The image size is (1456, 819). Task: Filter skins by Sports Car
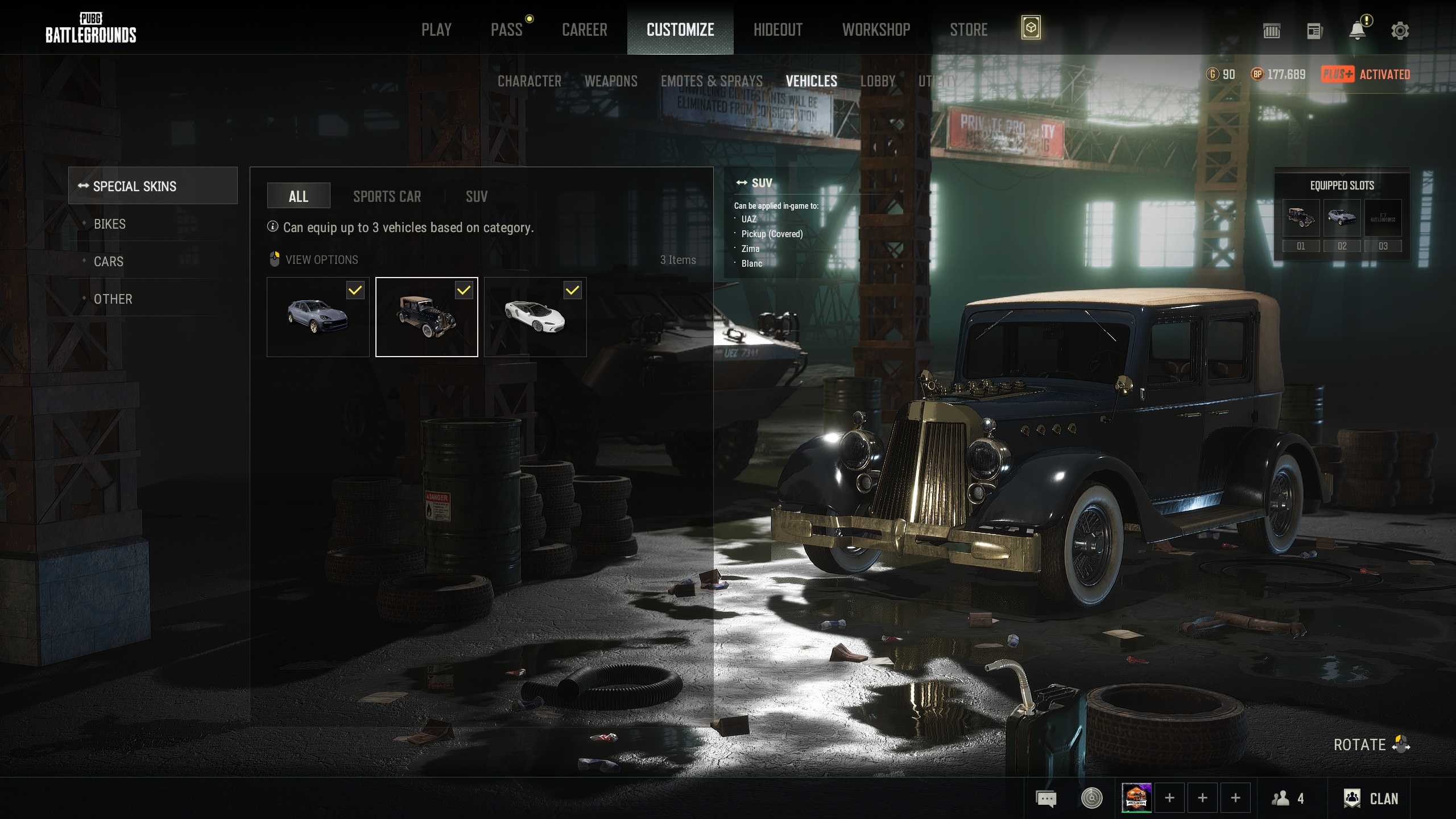387,197
